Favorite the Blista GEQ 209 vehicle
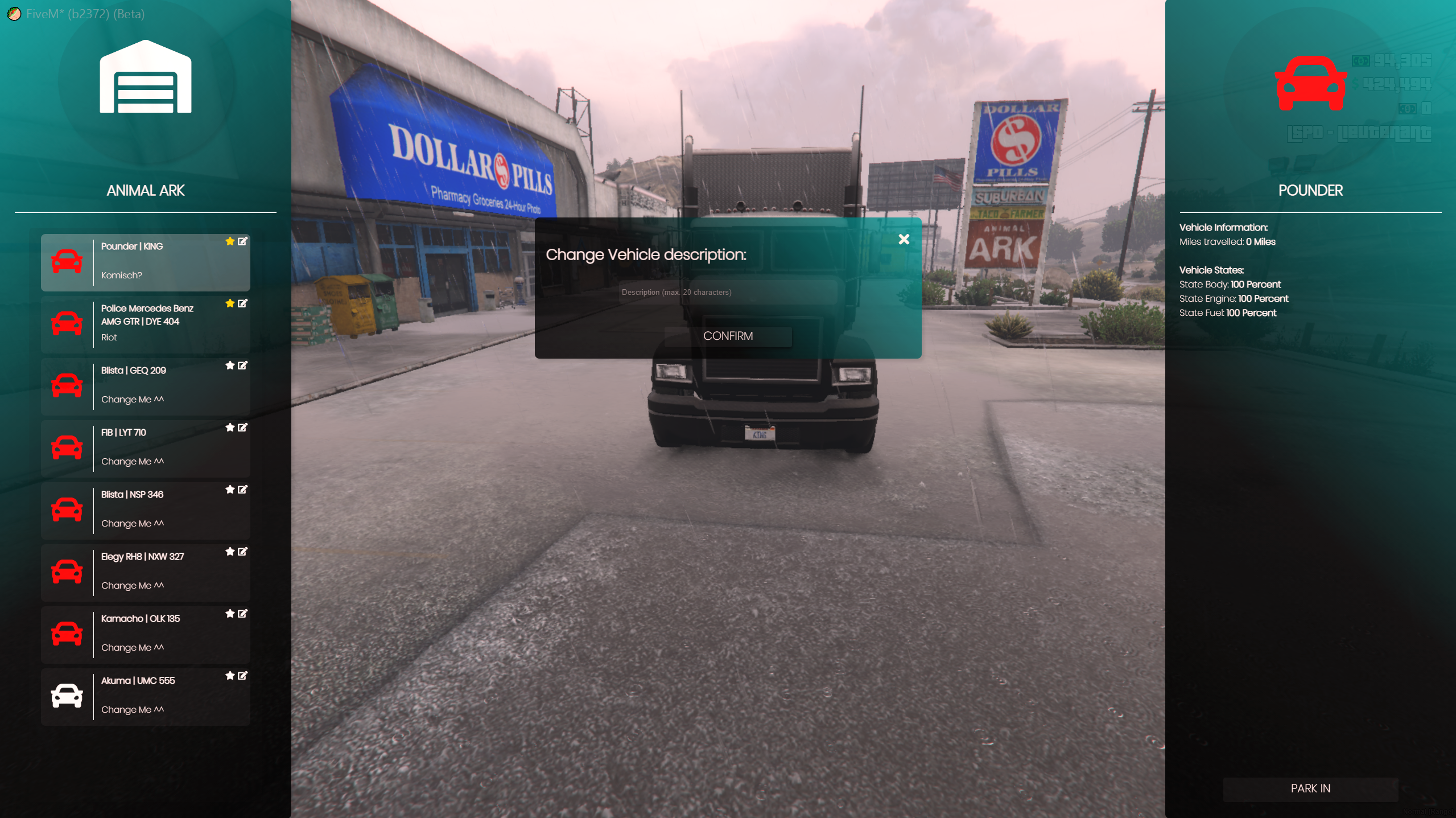This screenshot has width=1456, height=818. [x=230, y=365]
